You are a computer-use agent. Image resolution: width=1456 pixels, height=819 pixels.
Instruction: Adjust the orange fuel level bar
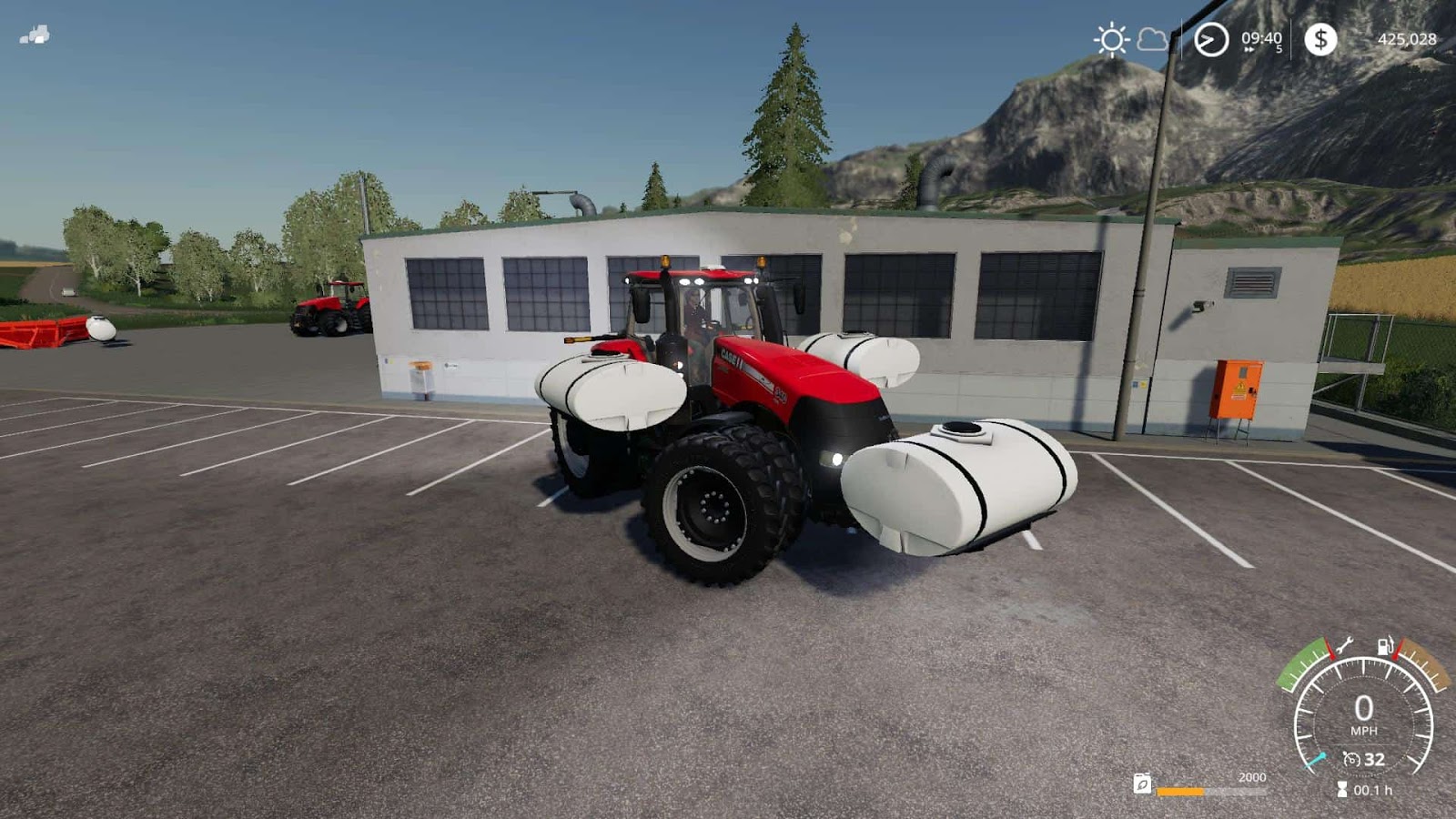(x=1181, y=792)
